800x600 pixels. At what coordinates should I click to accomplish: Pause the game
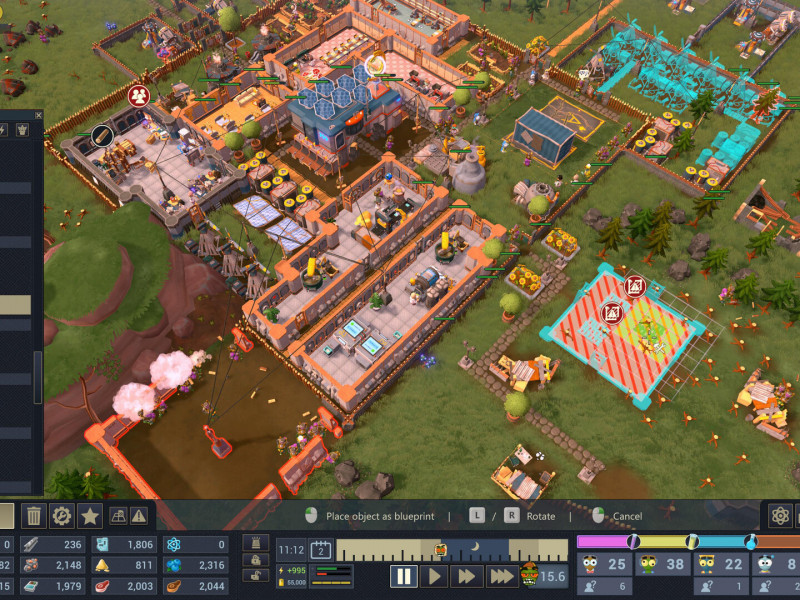pyautogui.click(x=404, y=576)
